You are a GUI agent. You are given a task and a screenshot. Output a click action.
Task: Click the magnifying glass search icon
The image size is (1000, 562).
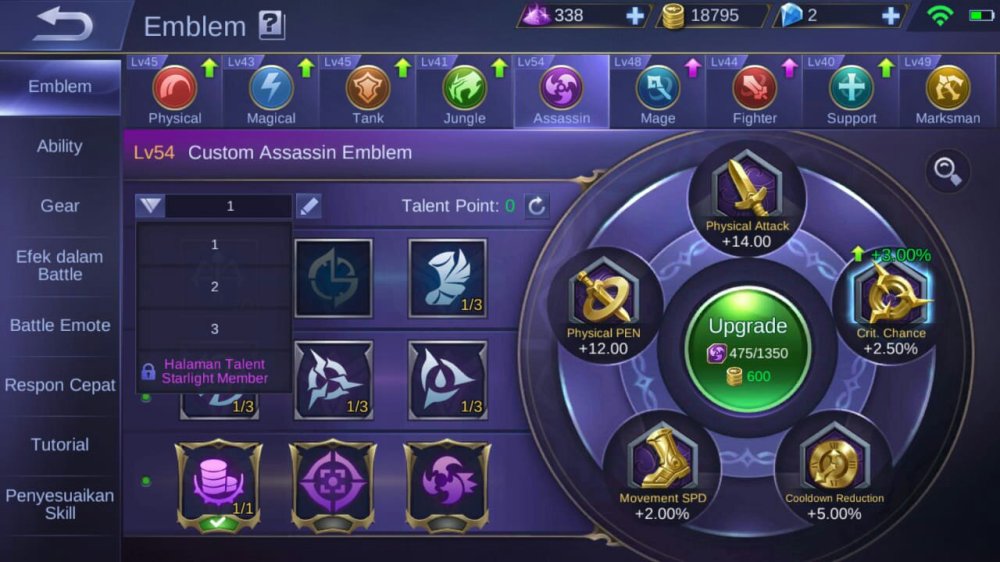pyautogui.click(x=946, y=171)
